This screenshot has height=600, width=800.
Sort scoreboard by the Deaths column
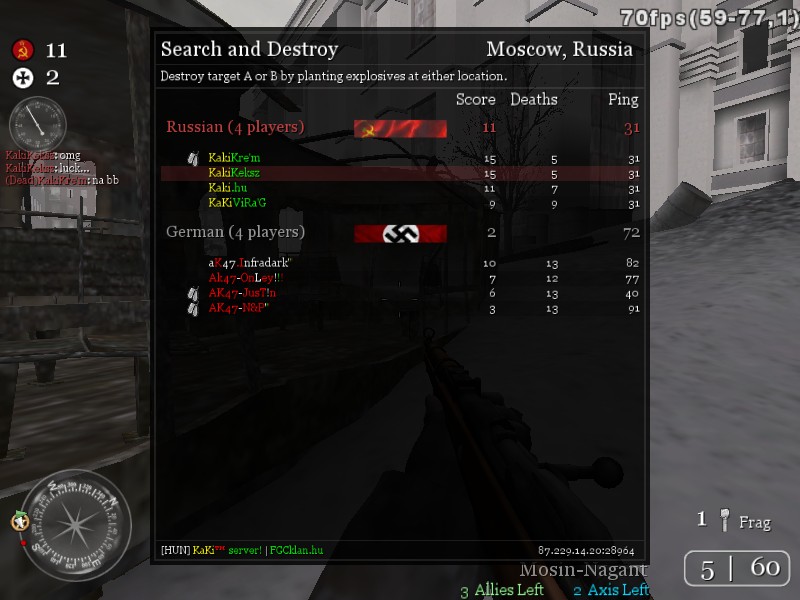pyautogui.click(x=534, y=100)
